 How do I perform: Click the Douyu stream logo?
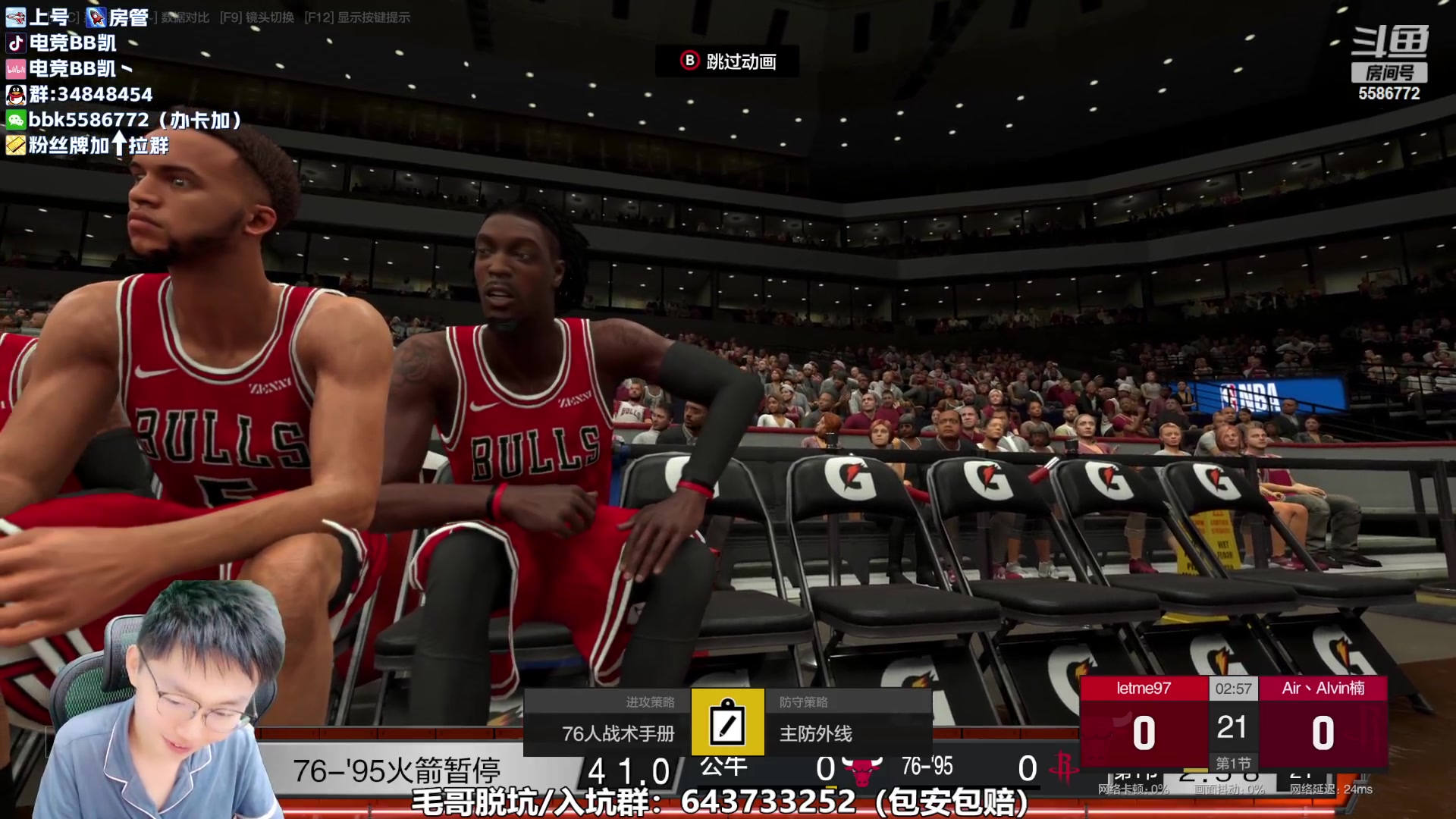pyautogui.click(x=1389, y=42)
